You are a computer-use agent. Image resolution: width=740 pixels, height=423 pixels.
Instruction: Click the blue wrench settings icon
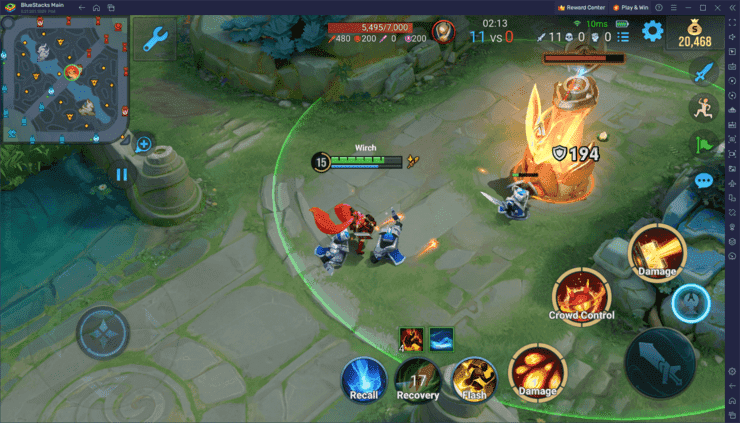pos(155,40)
